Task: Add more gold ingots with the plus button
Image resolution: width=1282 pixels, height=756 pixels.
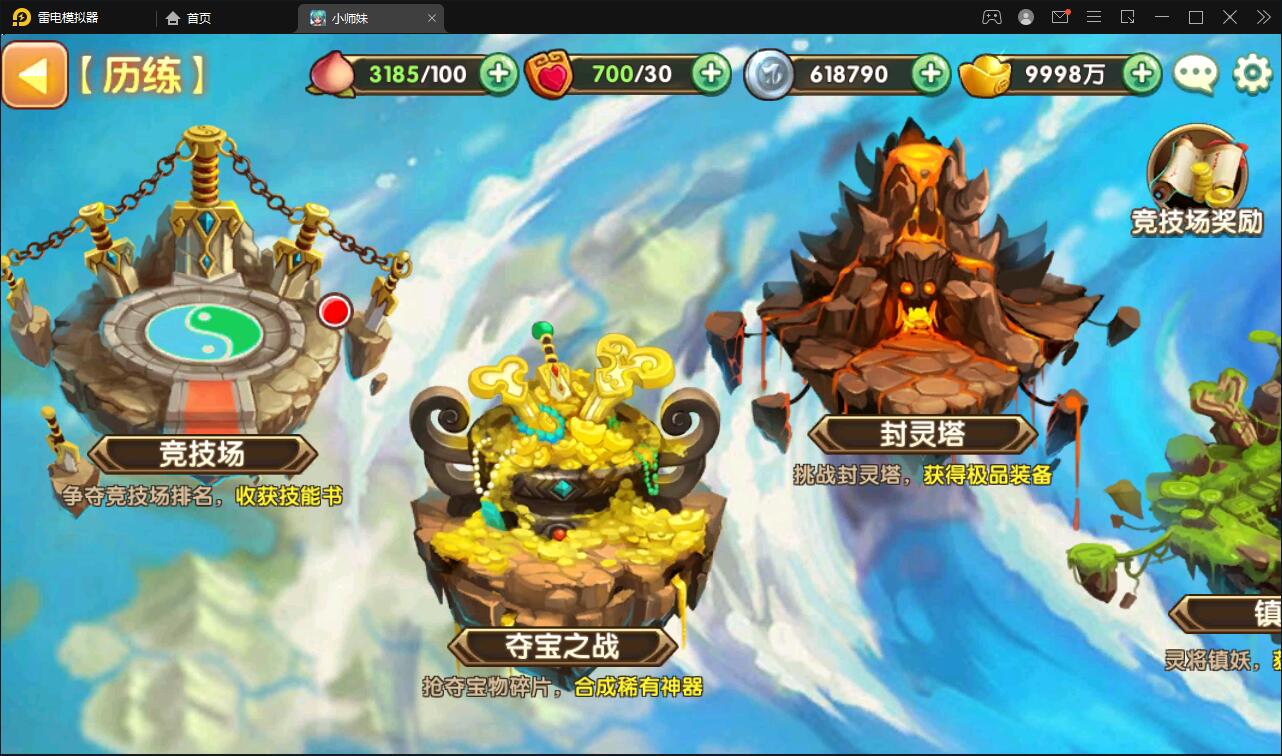Action: (x=1141, y=73)
